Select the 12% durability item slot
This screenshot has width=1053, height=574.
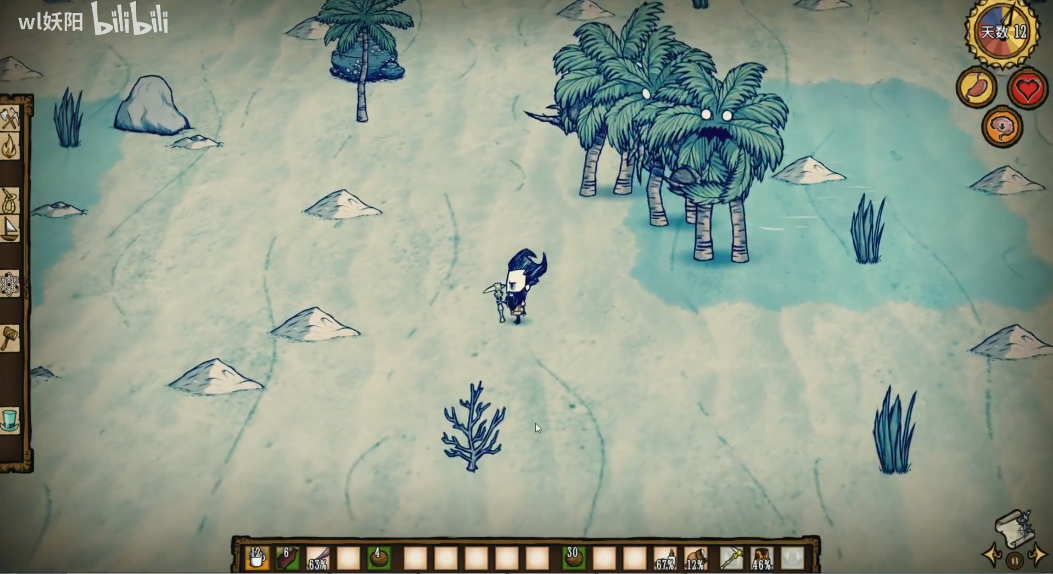pyautogui.click(x=696, y=558)
